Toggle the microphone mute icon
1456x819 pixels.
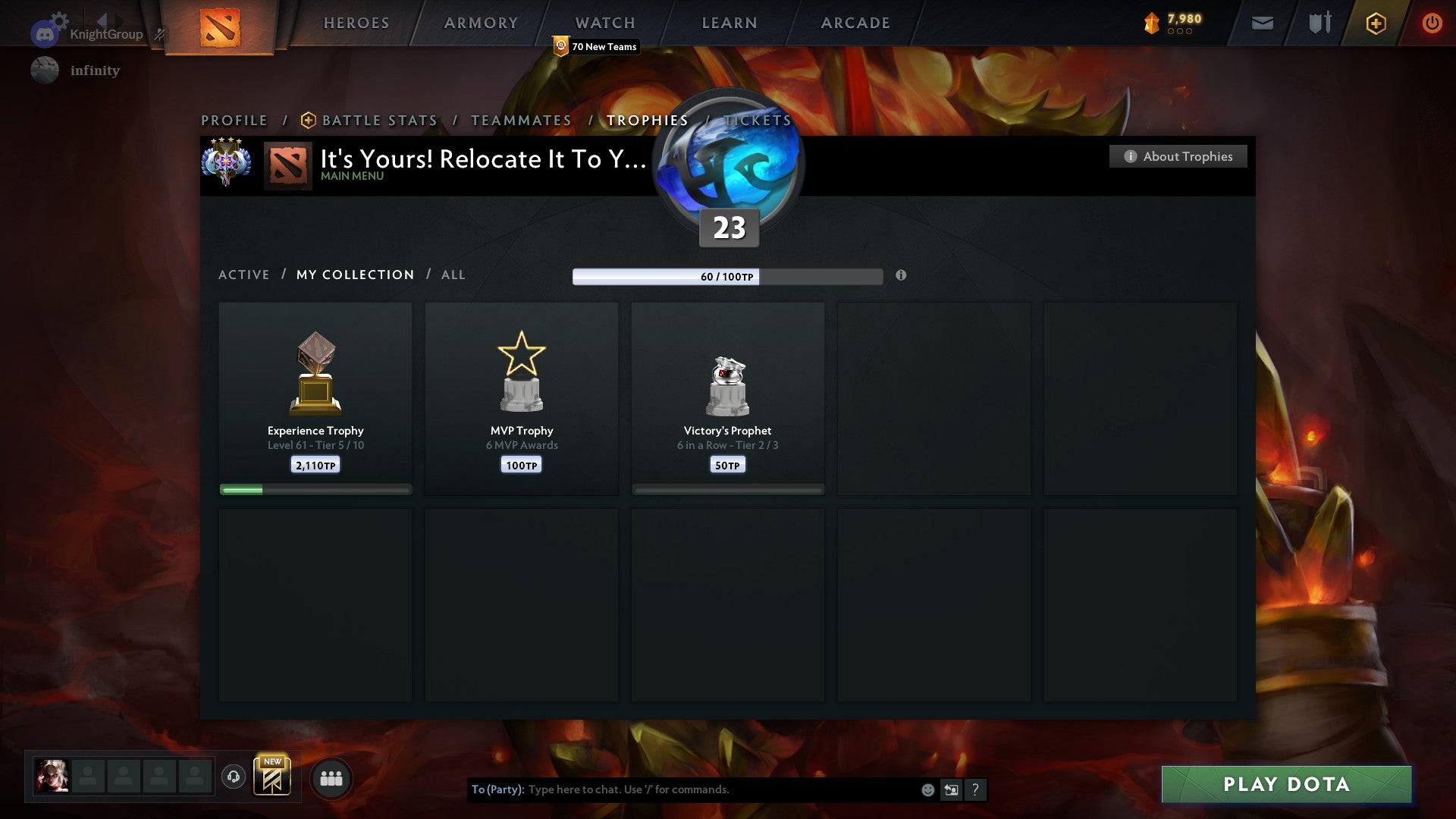point(158,32)
